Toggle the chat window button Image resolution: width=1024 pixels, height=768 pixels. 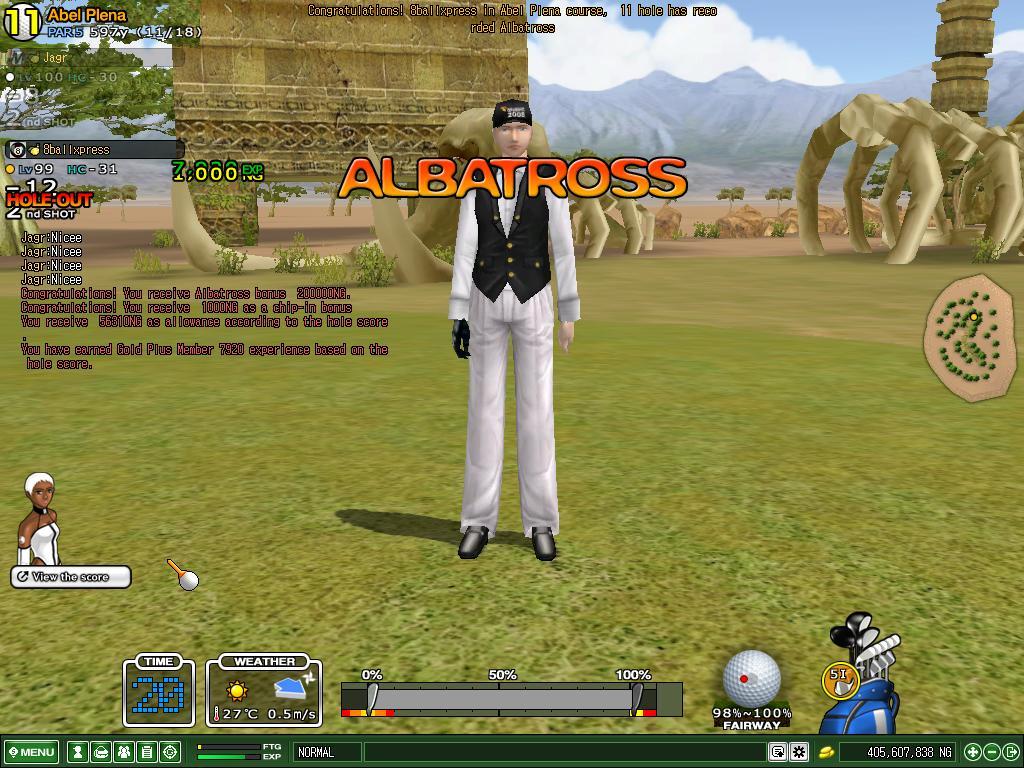coord(777,752)
